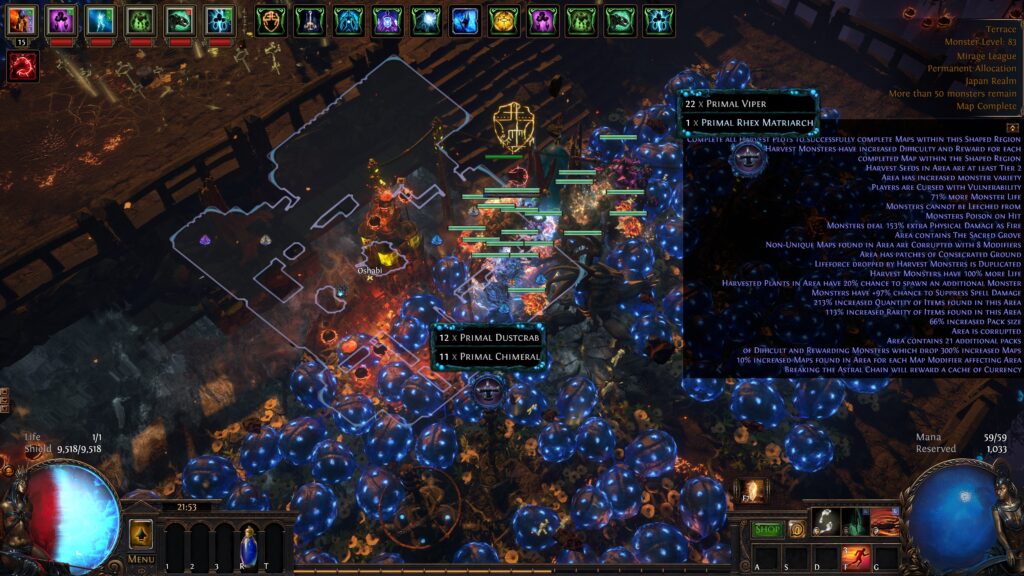The height and width of the screenshot is (576, 1024).
Task: Use the blue mana flask
Action: click(247, 546)
